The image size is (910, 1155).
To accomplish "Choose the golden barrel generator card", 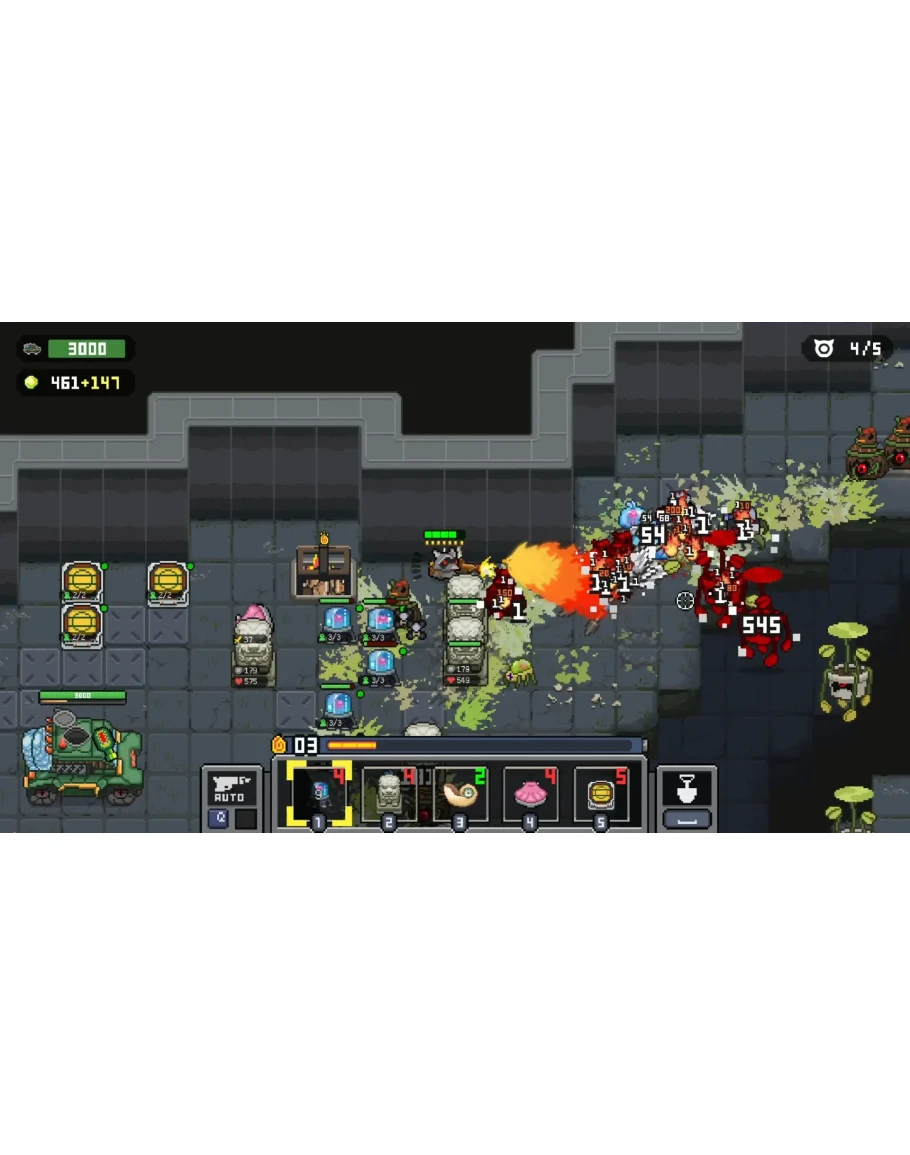I will click(601, 794).
